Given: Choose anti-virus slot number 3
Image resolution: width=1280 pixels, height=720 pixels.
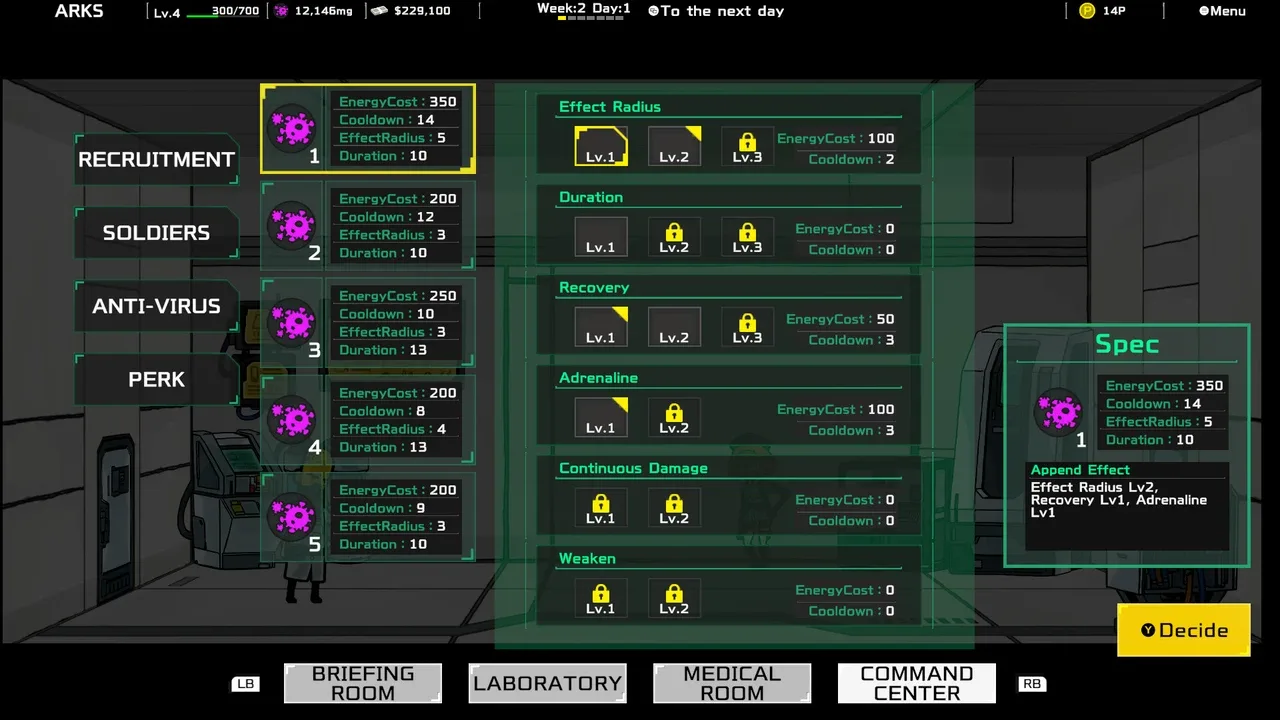Looking at the screenshot, I should tap(367, 322).
